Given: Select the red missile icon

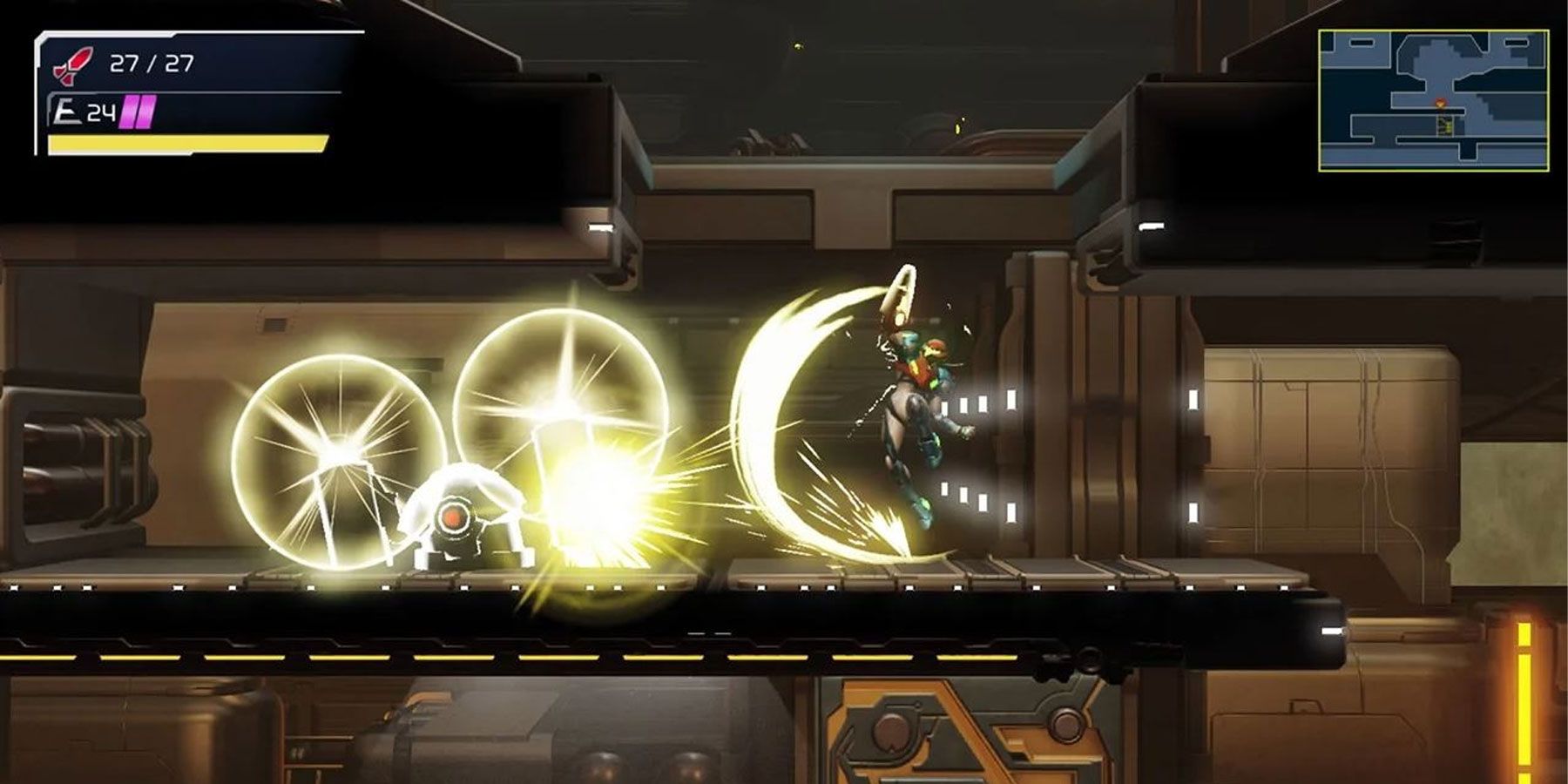Looking at the screenshot, I should (73, 65).
